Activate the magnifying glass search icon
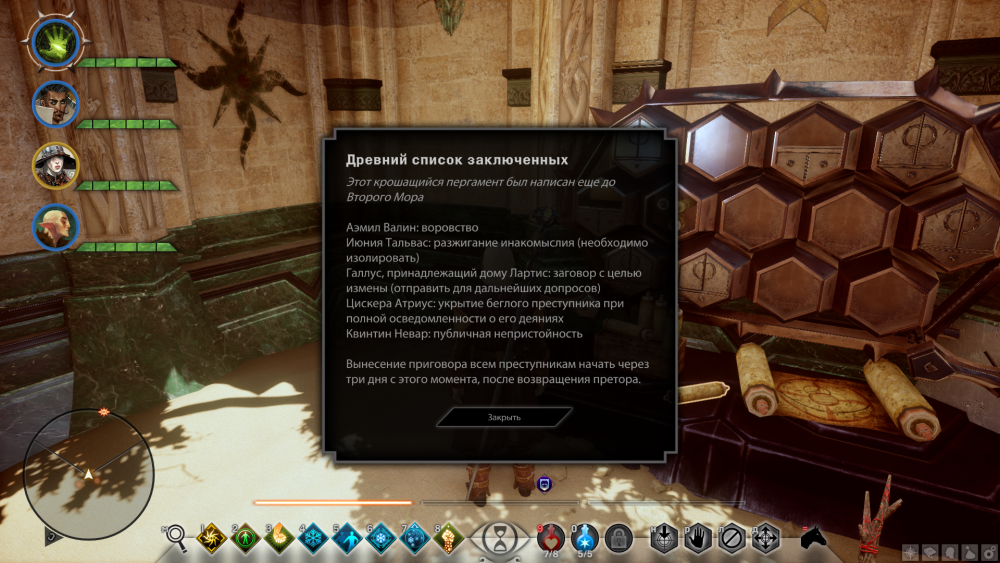The width and height of the screenshot is (1000, 563). [x=175, y=538]
